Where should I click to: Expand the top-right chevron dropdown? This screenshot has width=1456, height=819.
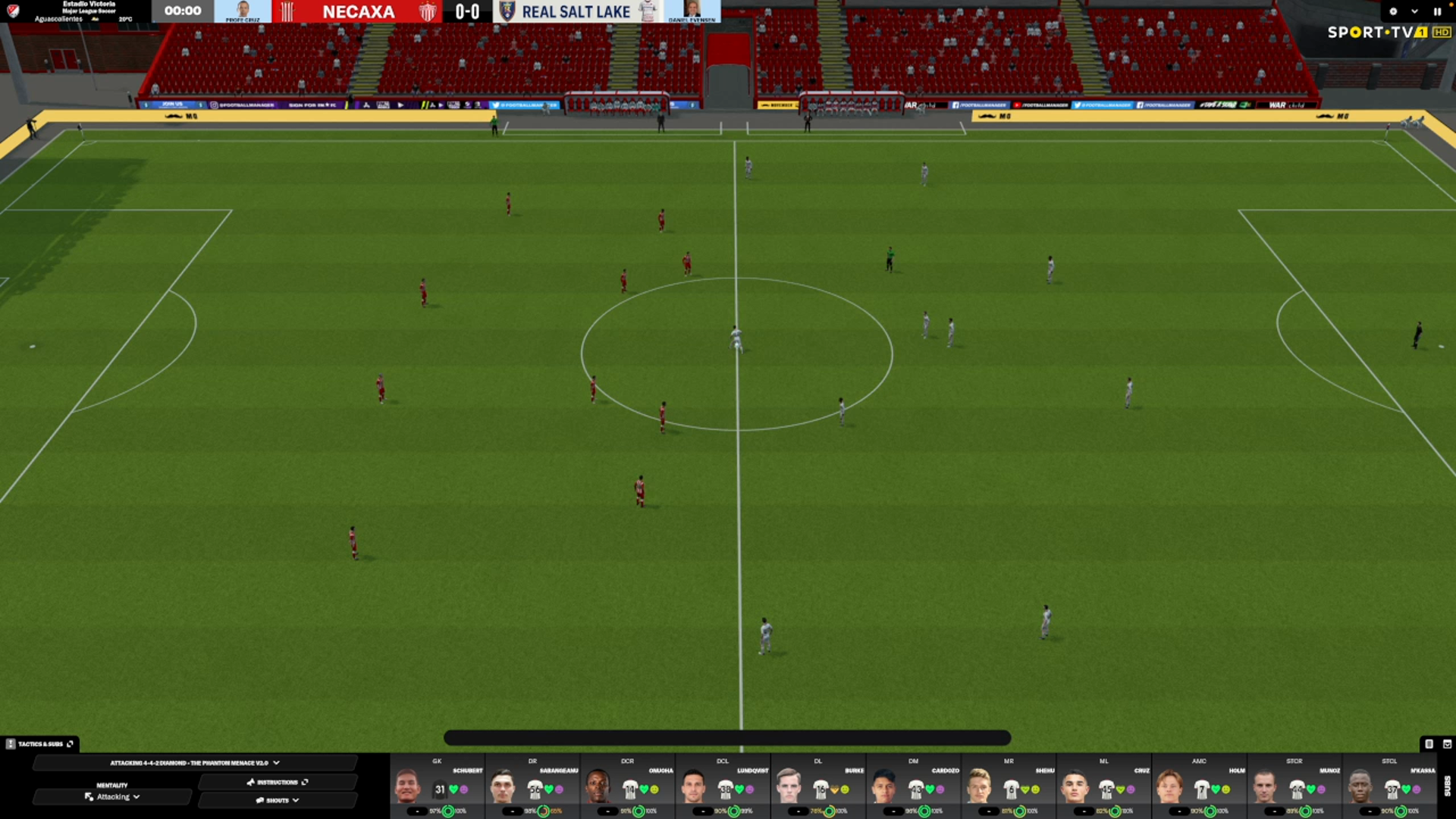(1414, 11)
